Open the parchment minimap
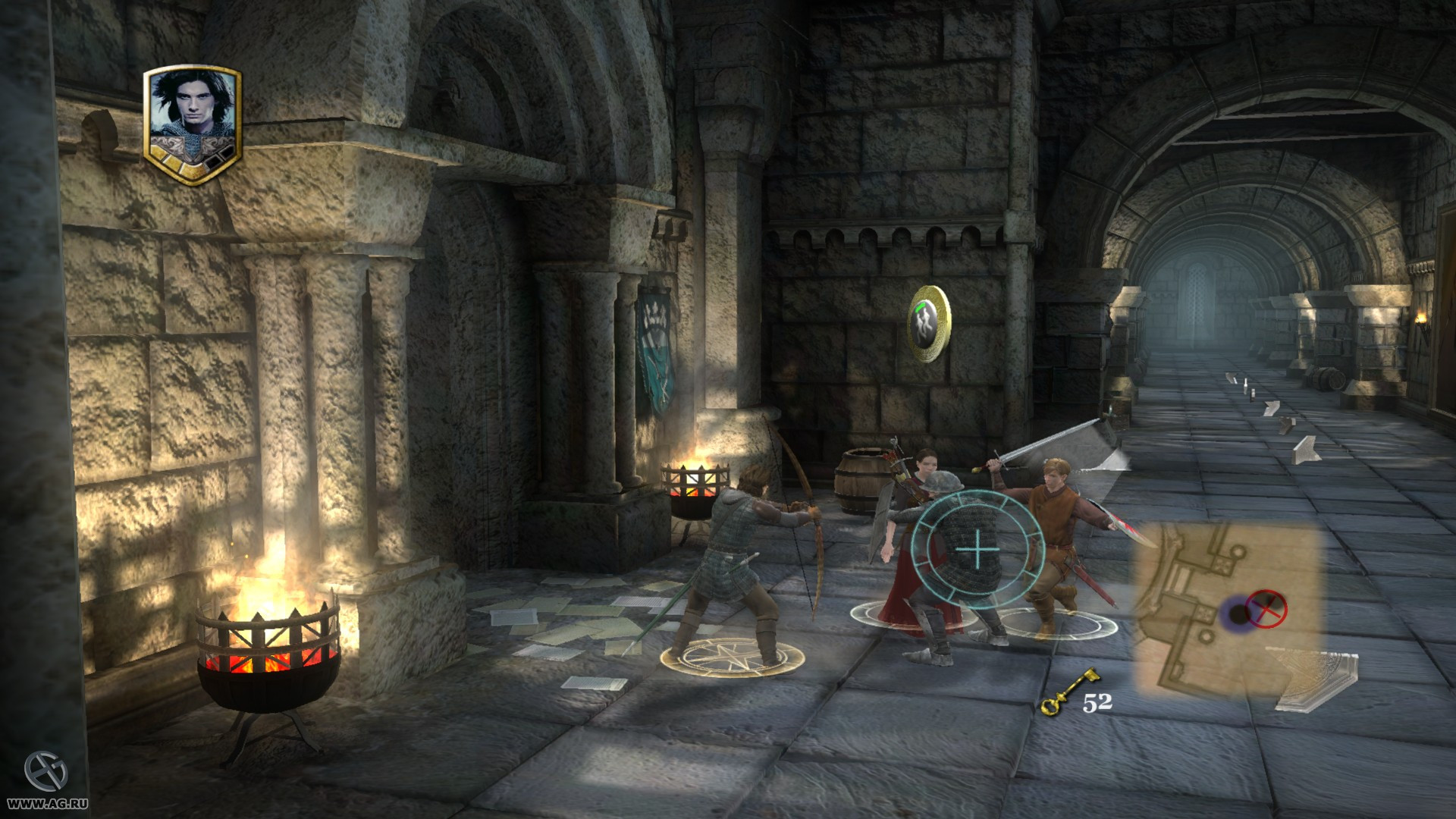The width and height of the screenshot is (1456, 819). 1227,608
